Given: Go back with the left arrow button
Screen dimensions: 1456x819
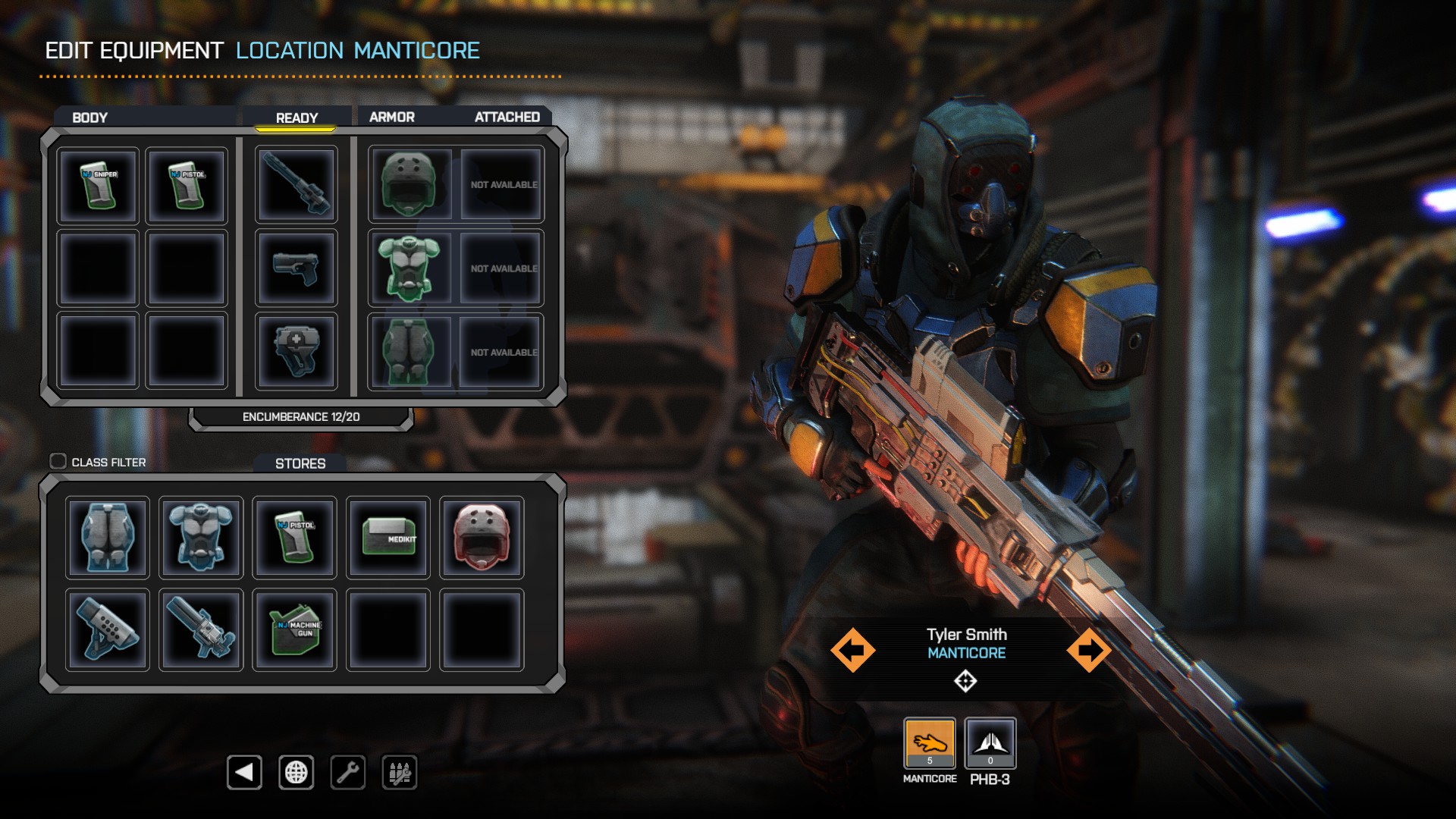Looking at the screenshot, I should (244, 773).
